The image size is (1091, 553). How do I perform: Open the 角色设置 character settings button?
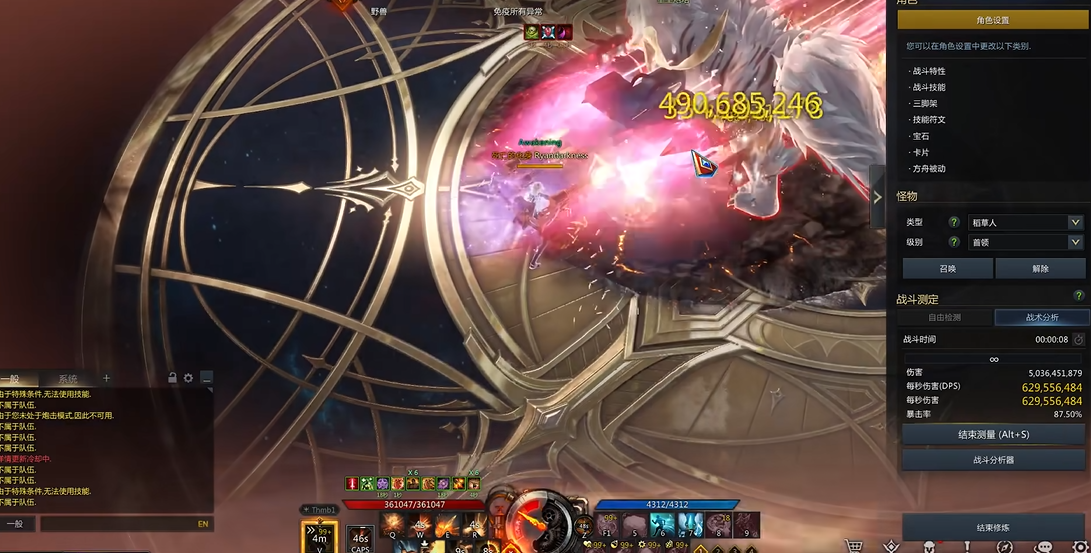point(992,20)
